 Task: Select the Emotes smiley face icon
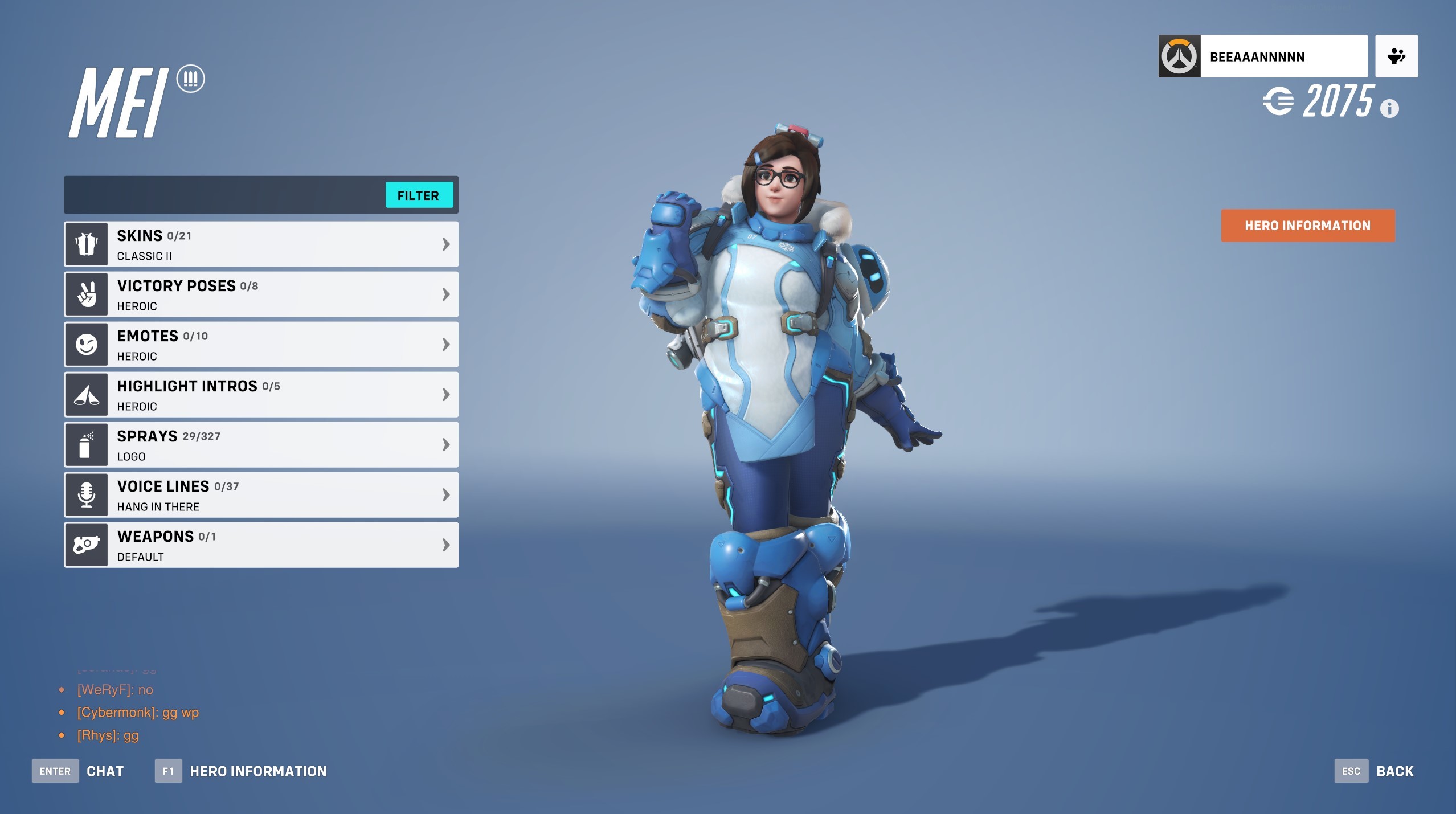[x=86, y=344]
